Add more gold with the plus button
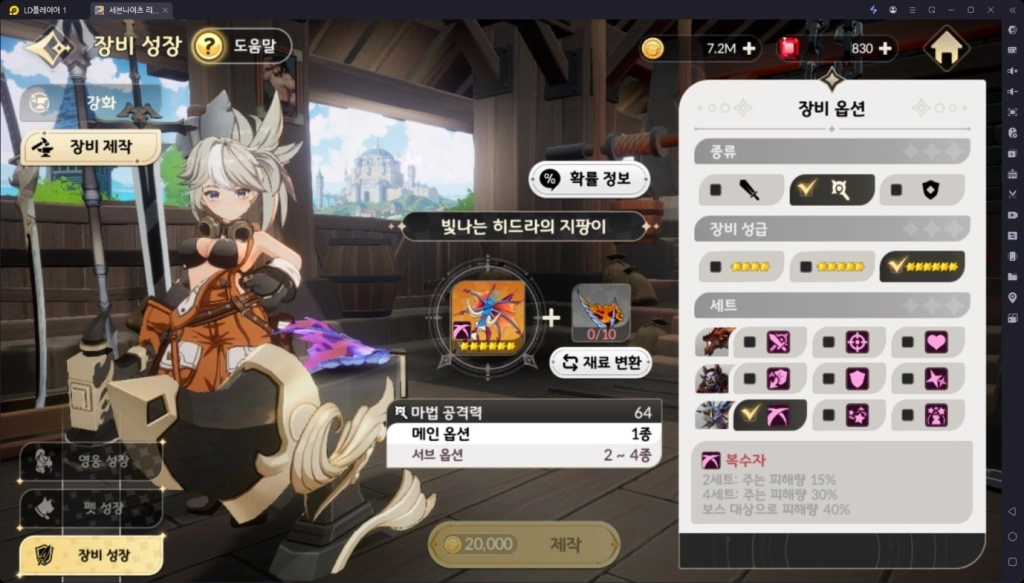This screenshot has width=1024, height=583. point(749,48)
